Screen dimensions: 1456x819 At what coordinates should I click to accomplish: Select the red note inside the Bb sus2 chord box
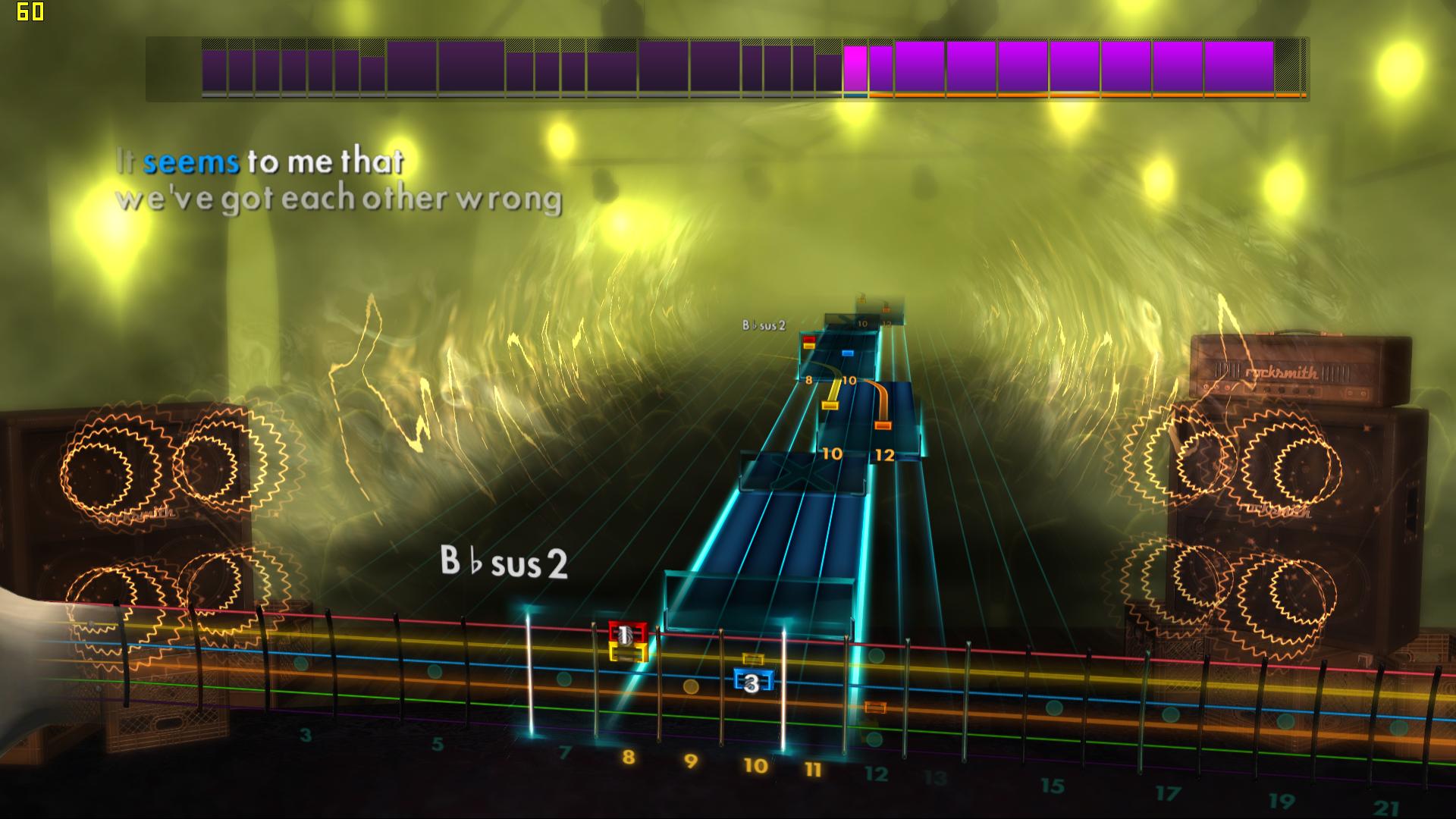(x=809, y=340)
